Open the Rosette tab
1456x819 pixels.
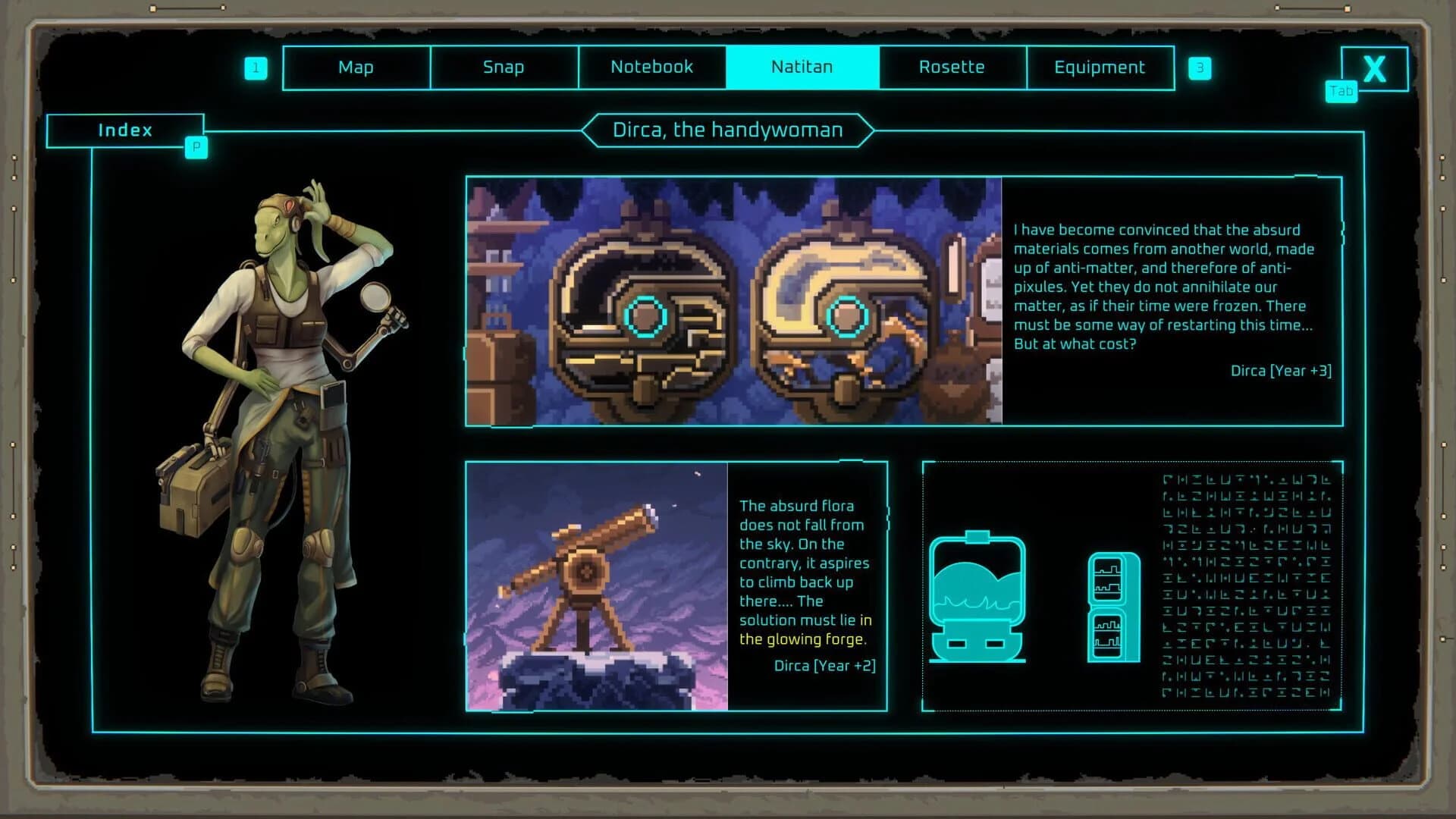[952, 67]
